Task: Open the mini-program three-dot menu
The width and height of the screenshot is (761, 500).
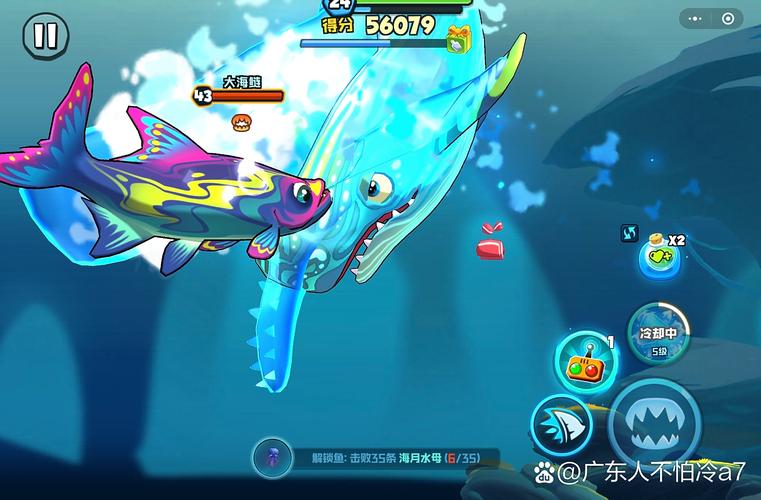Action: pyautogui.click(x=697, y=18)
